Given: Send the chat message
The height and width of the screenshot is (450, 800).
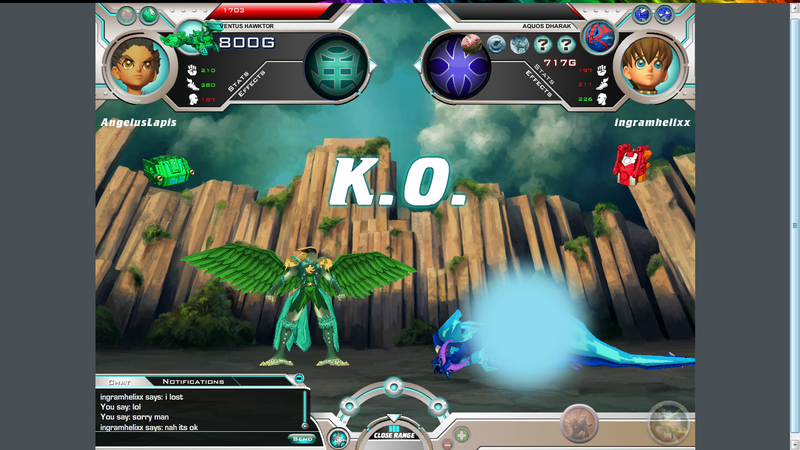Looking at the screenshot, I should 301,438.
